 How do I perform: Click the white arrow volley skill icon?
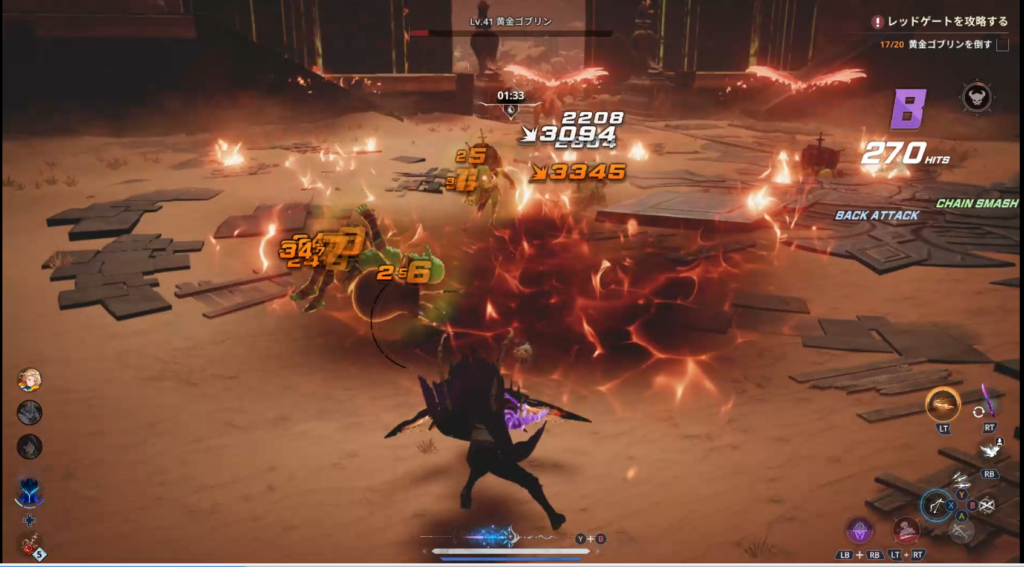pos(961,480)
